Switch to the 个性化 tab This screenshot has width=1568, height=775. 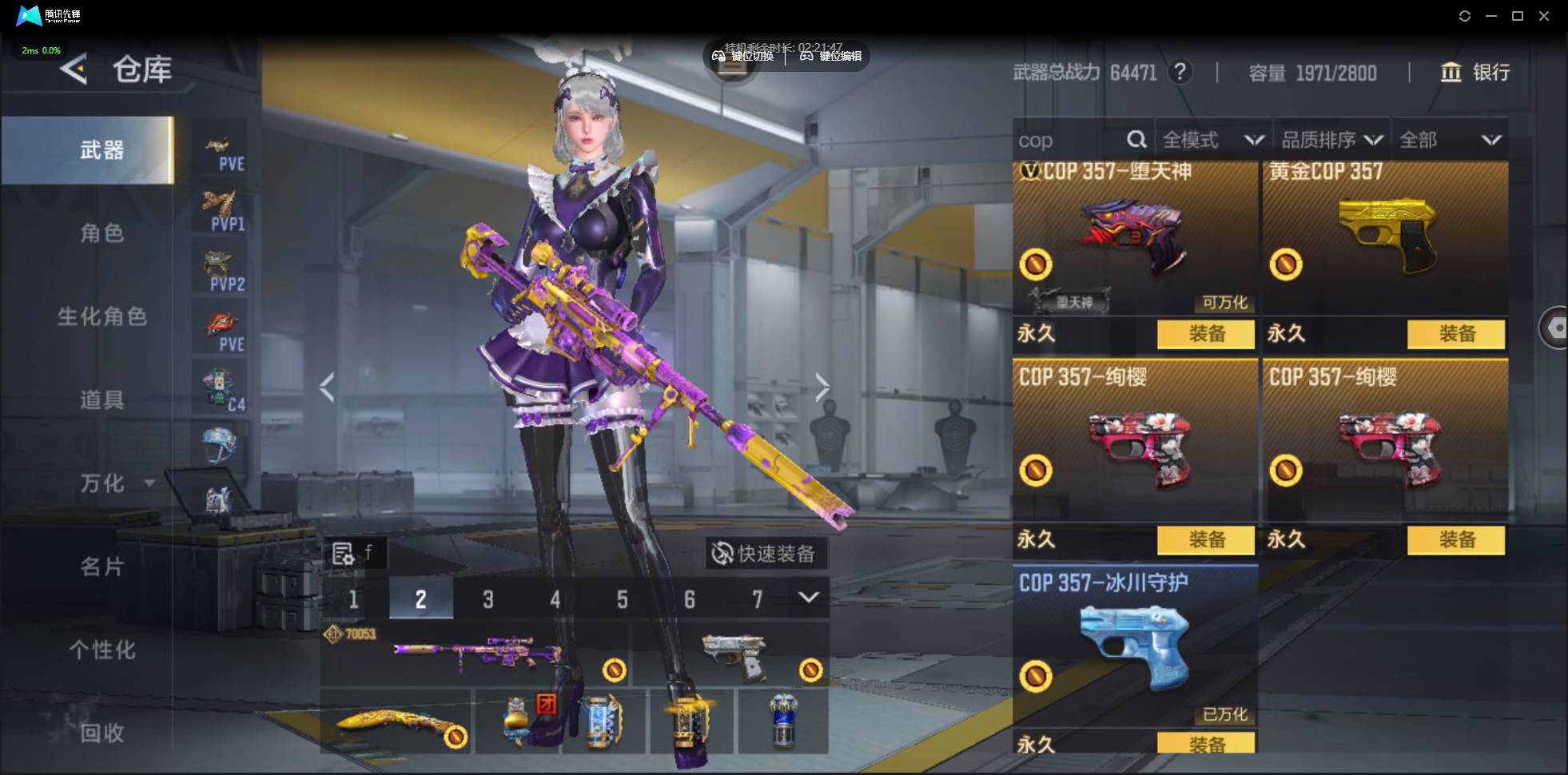(101, 650)
